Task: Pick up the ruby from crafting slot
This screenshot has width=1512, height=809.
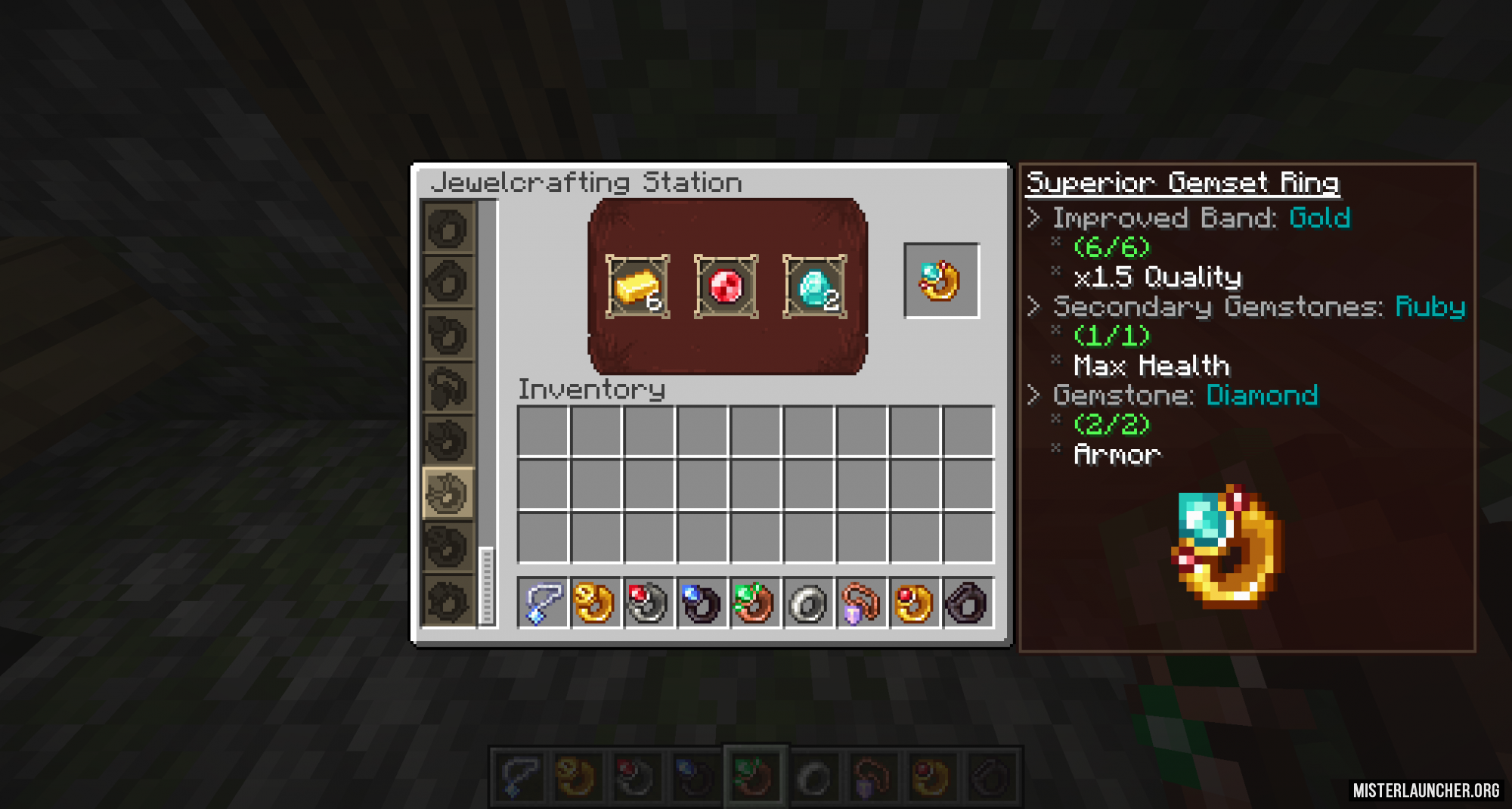Action: [726, 287]
